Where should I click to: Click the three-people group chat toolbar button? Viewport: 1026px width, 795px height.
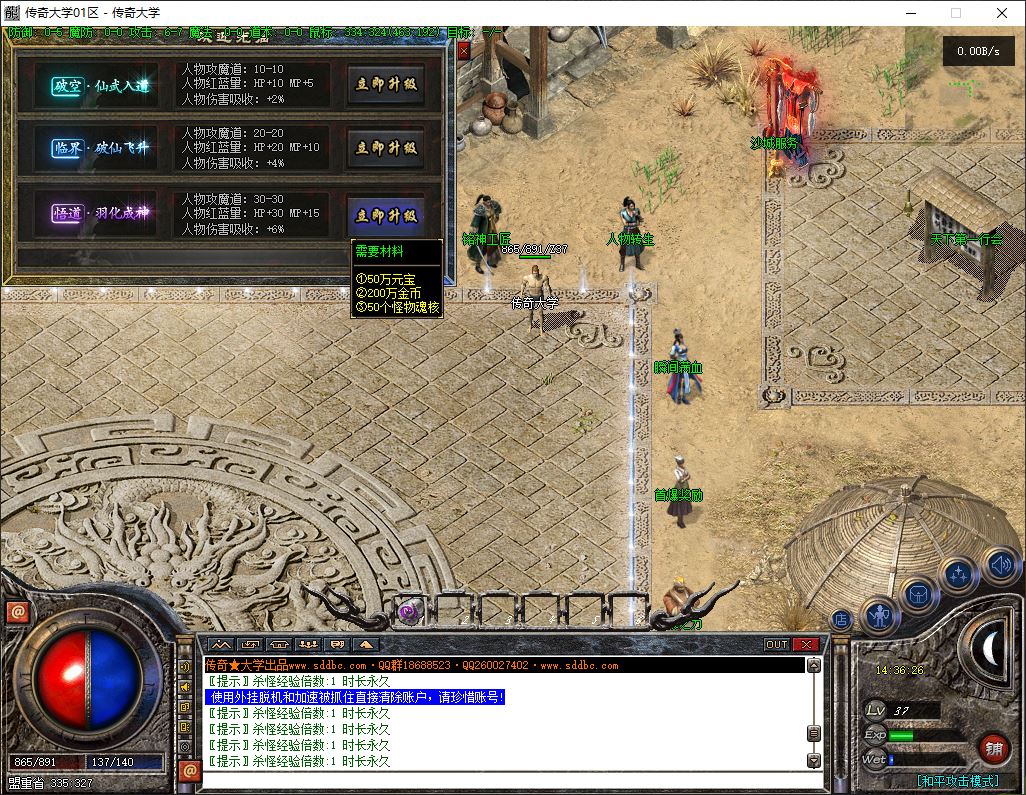click(307, 645)
